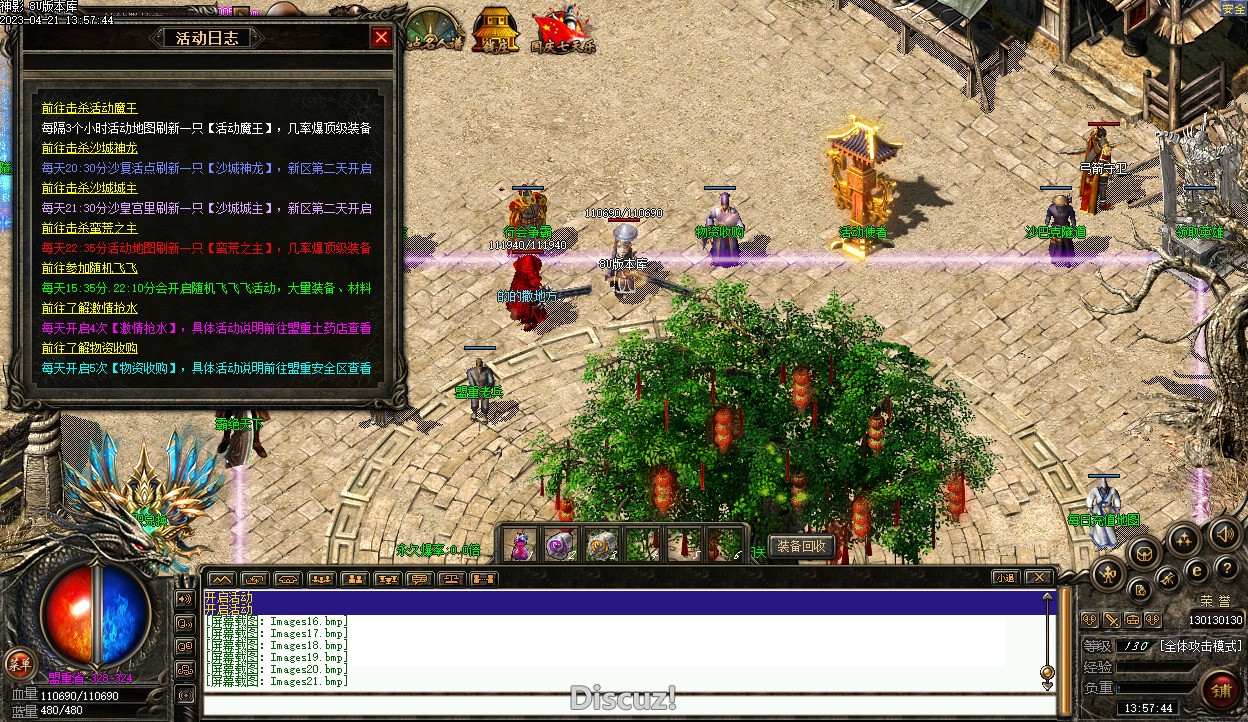Open the golden pavilion icon at top
This screenshot has height=722, width=1248.
496,30
